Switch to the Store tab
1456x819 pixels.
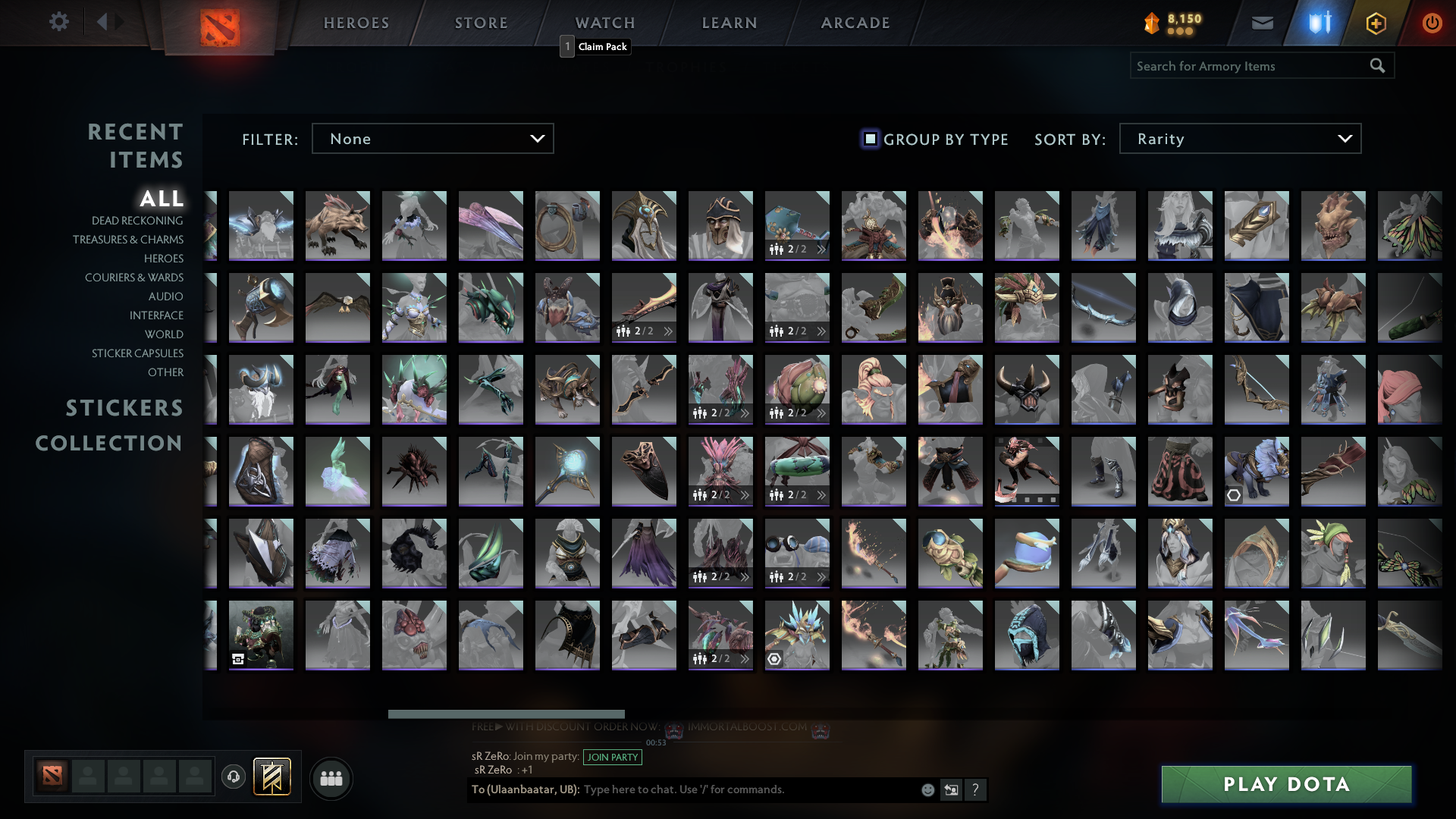tap(481, 22)
